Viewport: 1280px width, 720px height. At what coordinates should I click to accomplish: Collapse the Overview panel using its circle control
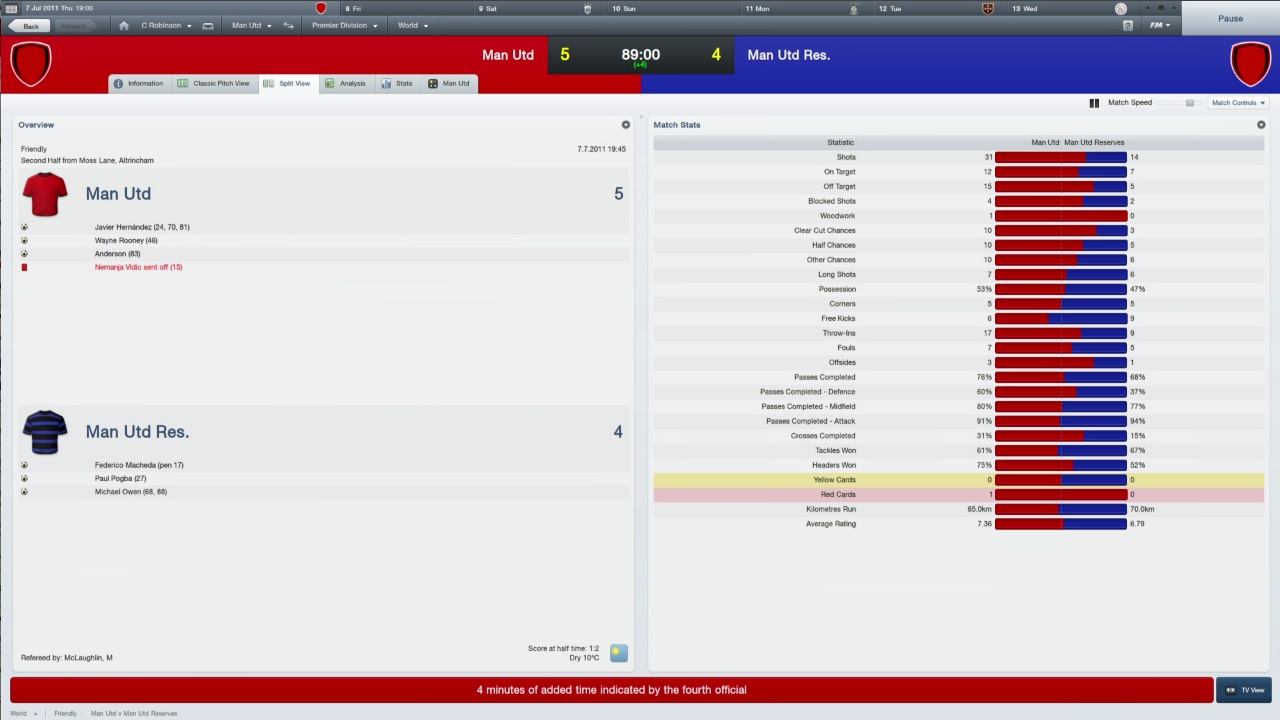coord(625,124)
